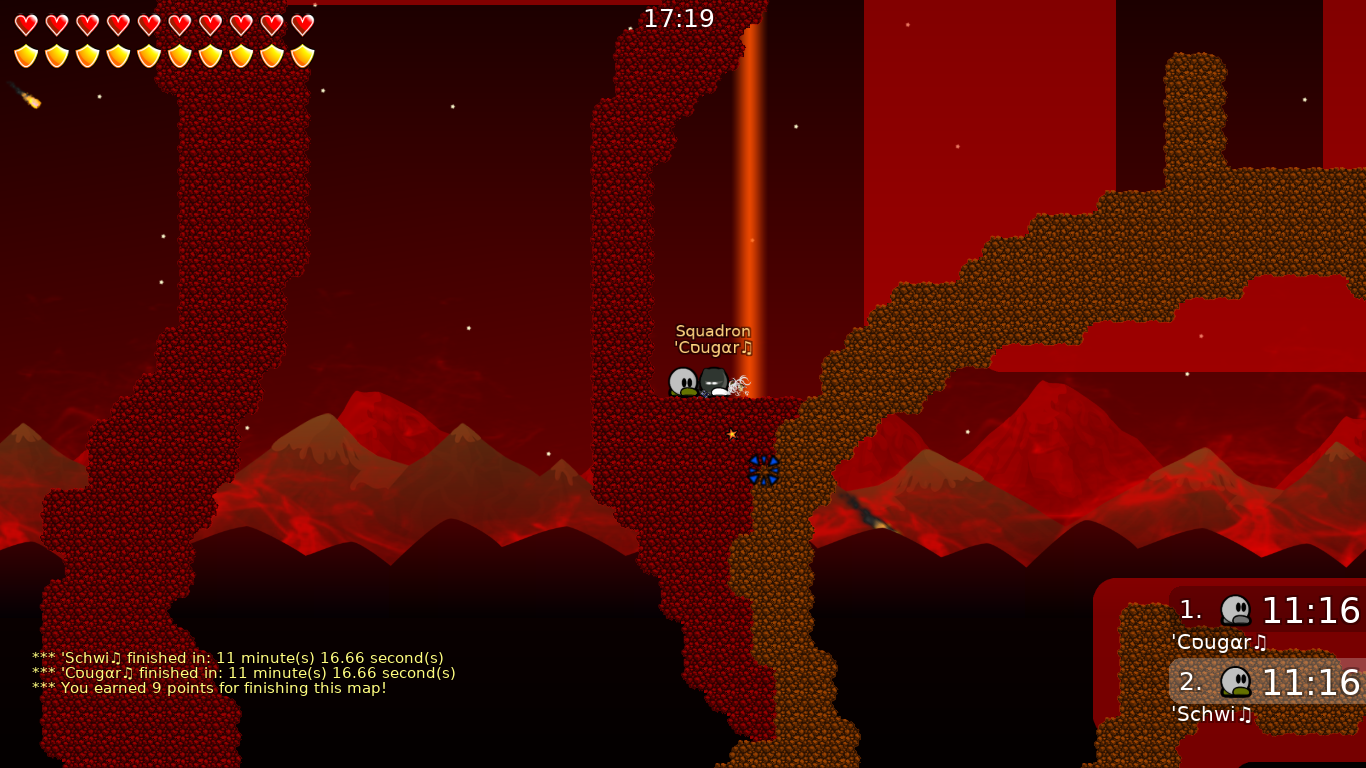Click the orange star sparkle below the ledge

[732, 434]
